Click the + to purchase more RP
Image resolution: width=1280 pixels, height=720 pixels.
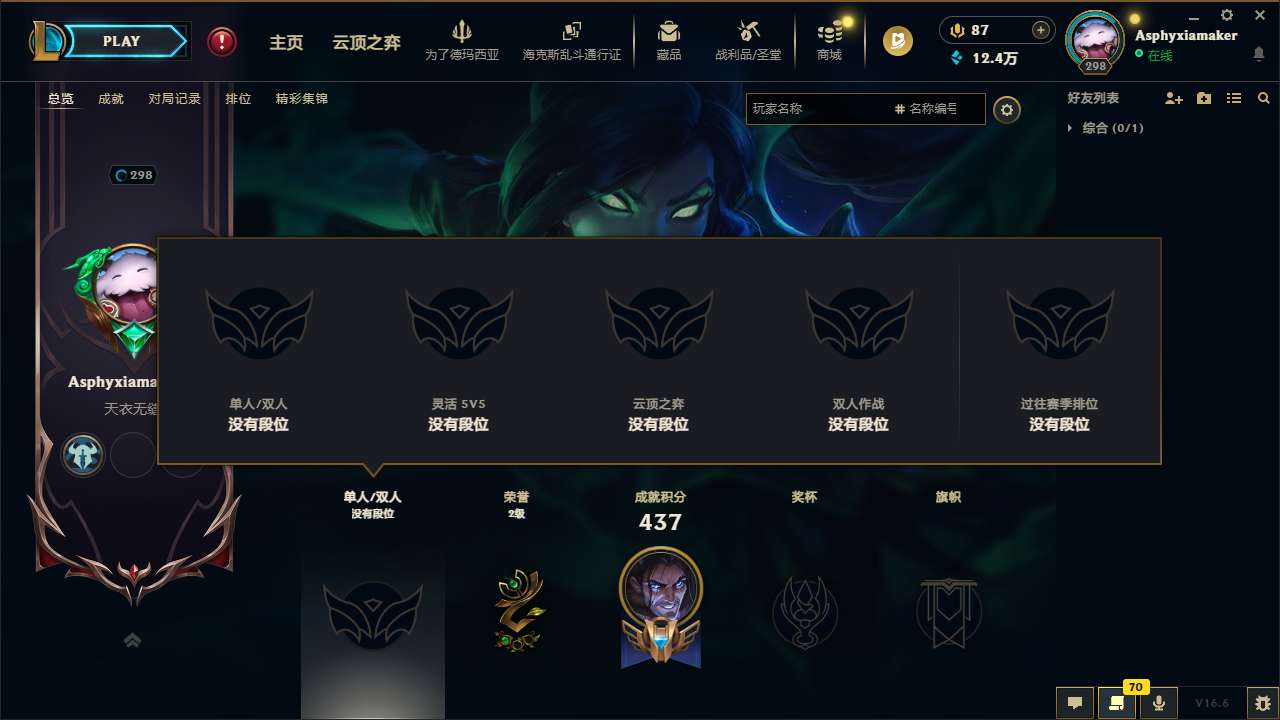1039,31
